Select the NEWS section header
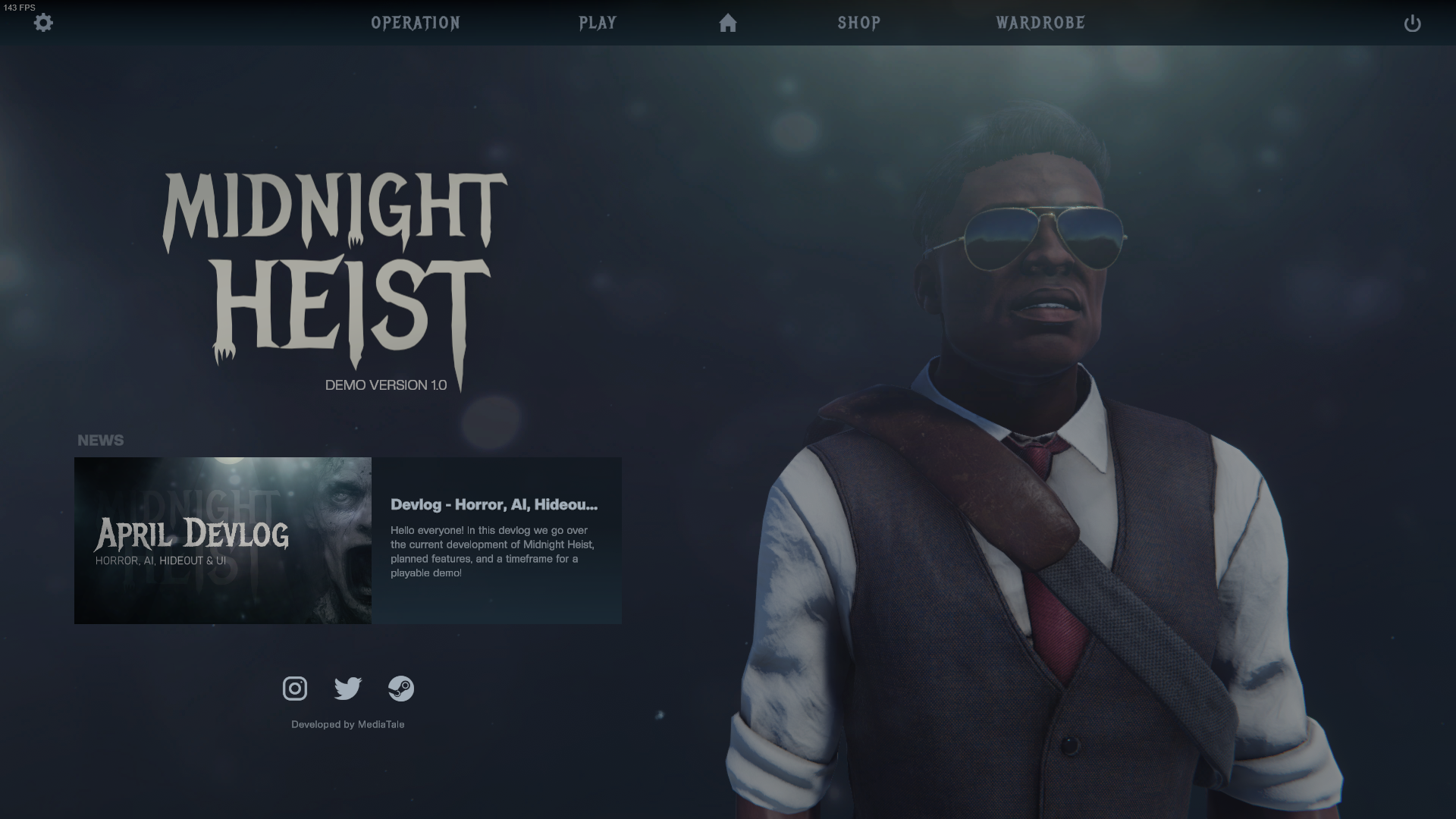Image resolution: width=1456 pixels, height=819 pixels. 101,440
